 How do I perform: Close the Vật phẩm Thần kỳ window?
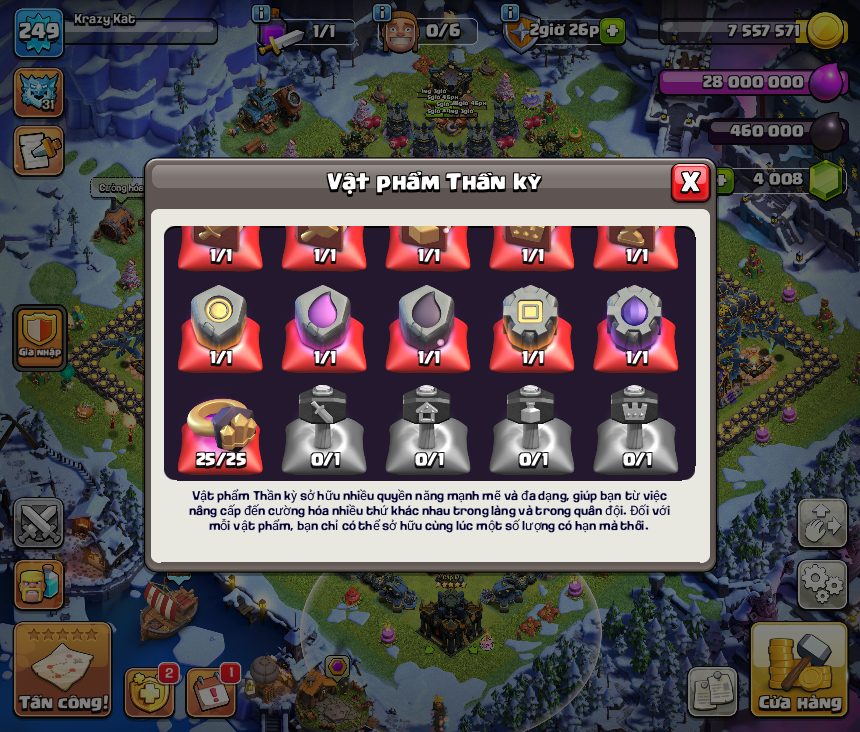coord(690,182)
